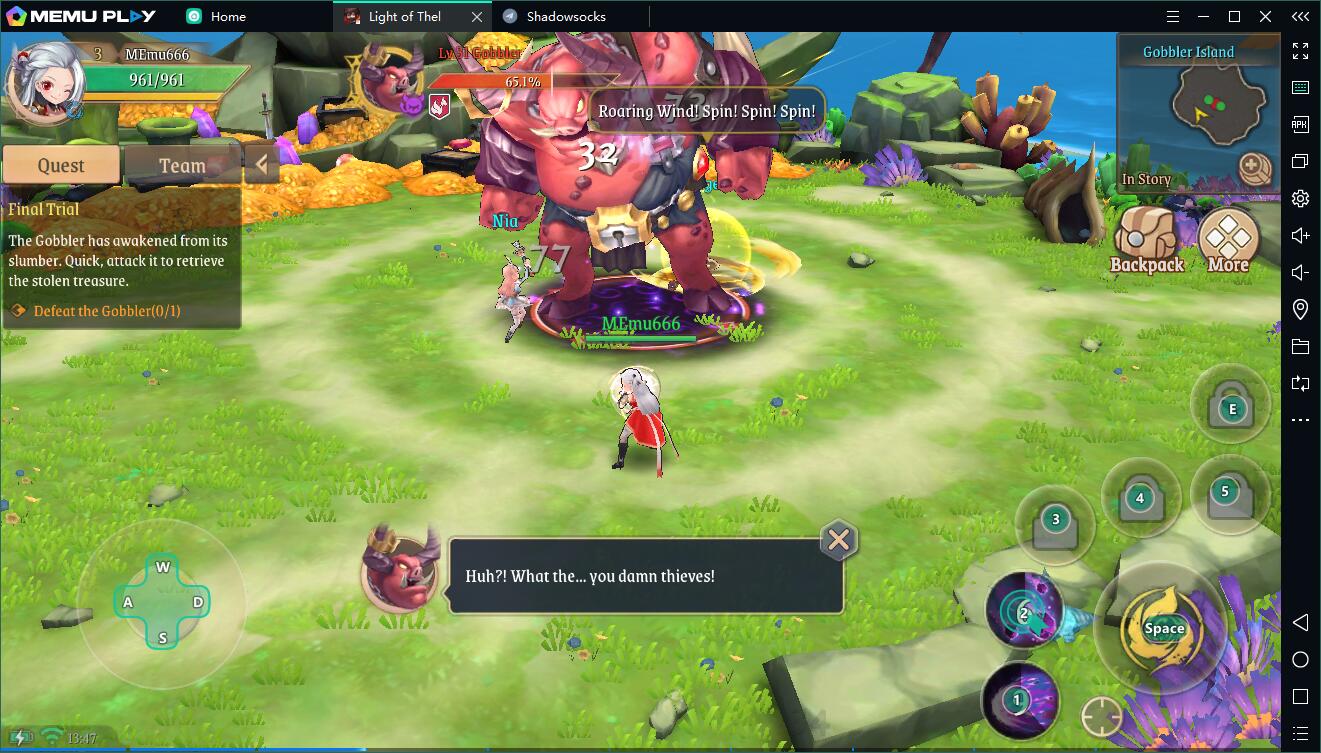Tap the locked skill slot 5
Screen dimensions: 1321x753
[x=1225, y=493]
